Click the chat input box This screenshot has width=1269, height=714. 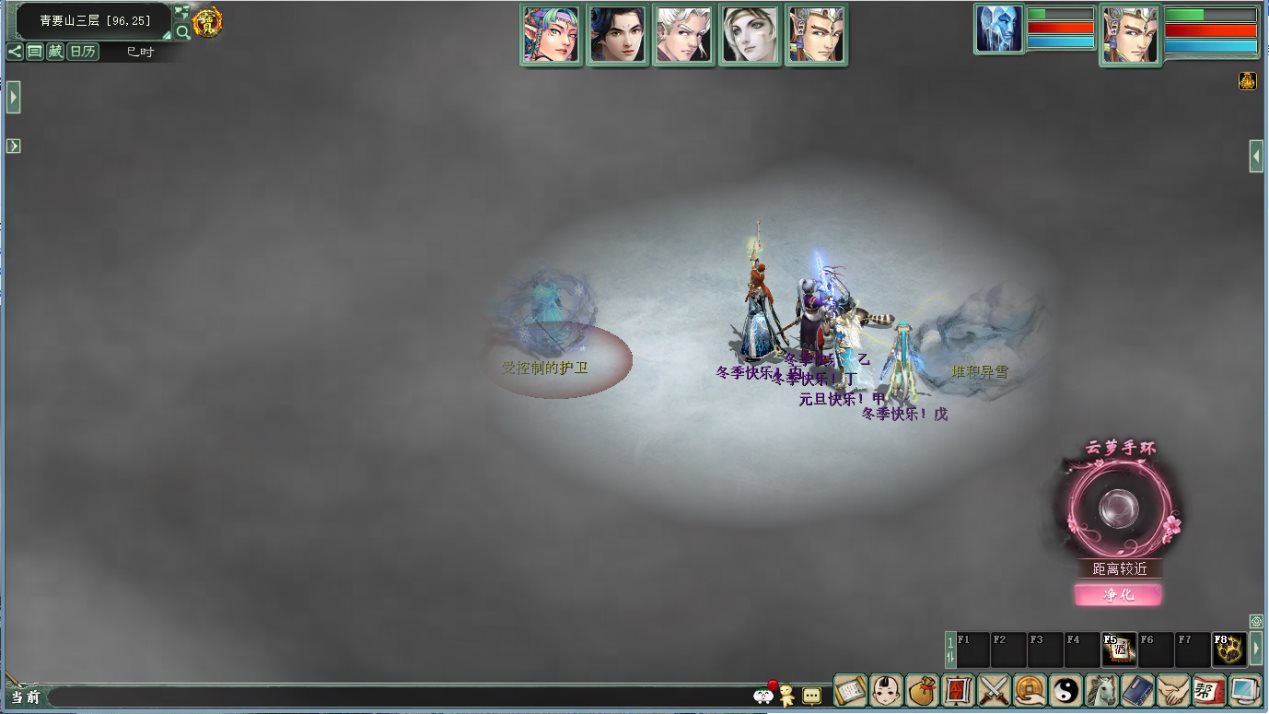click(400, 696)
